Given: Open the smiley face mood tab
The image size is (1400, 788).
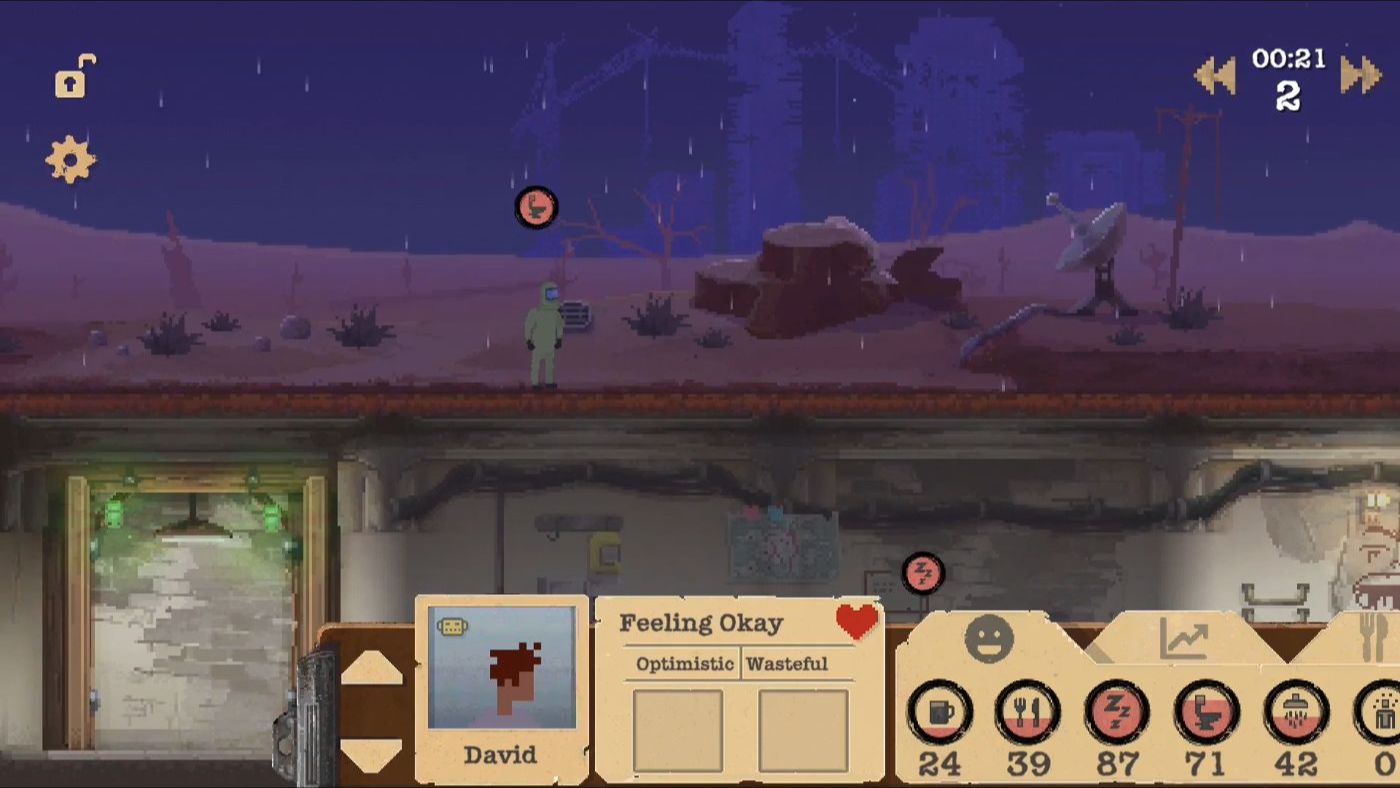Looking at the screenshot, I should (991, 637).
